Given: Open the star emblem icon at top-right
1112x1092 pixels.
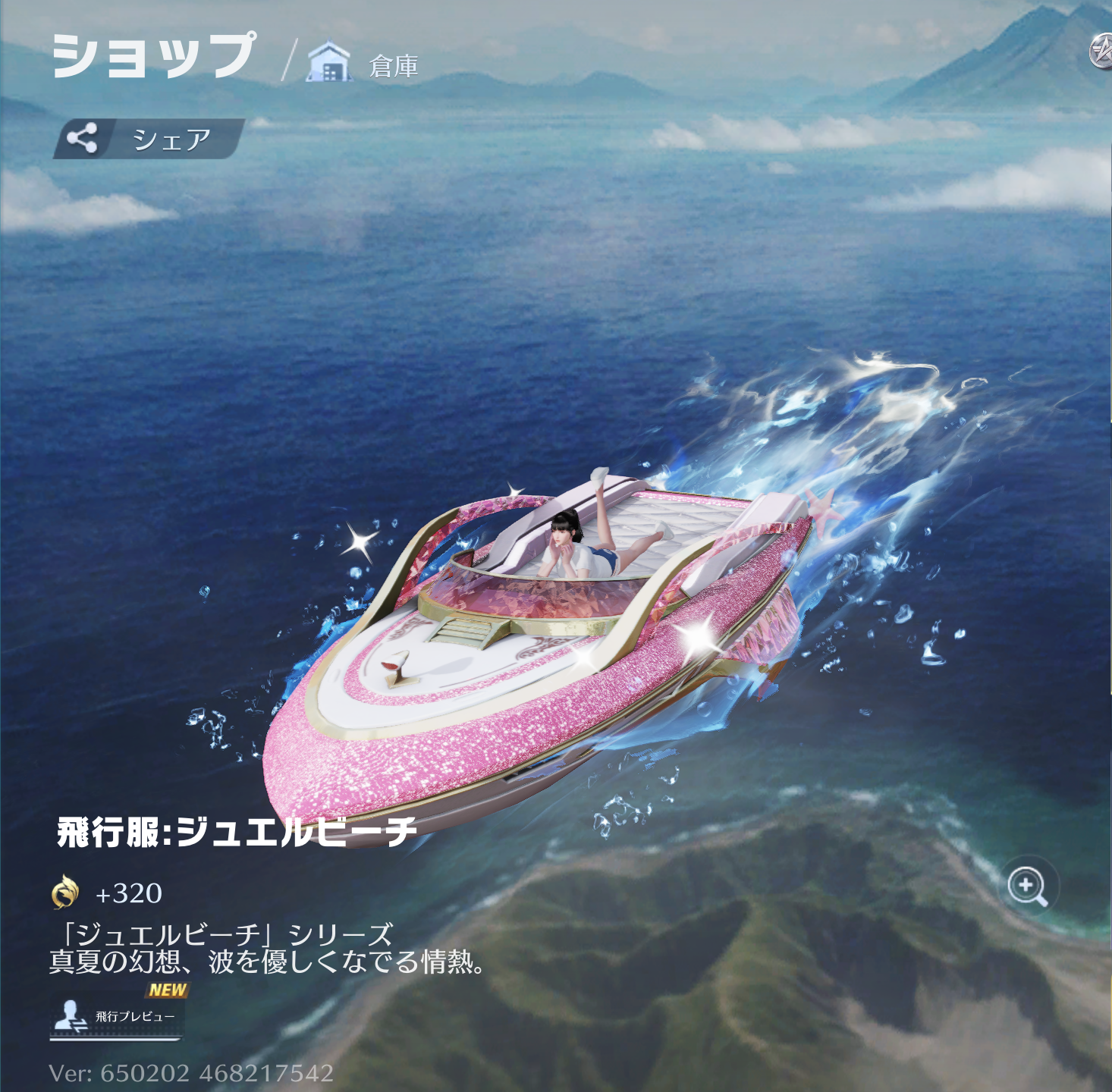Looking at the screenshot, I should 1101,52.
